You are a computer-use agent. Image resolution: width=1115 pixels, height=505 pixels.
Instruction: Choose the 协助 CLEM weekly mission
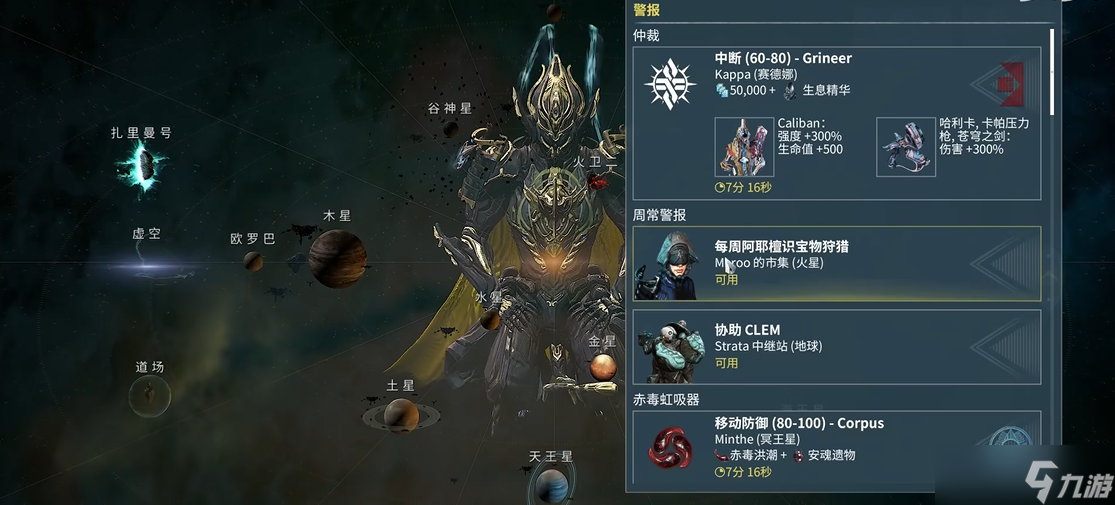tap(836, 346)
